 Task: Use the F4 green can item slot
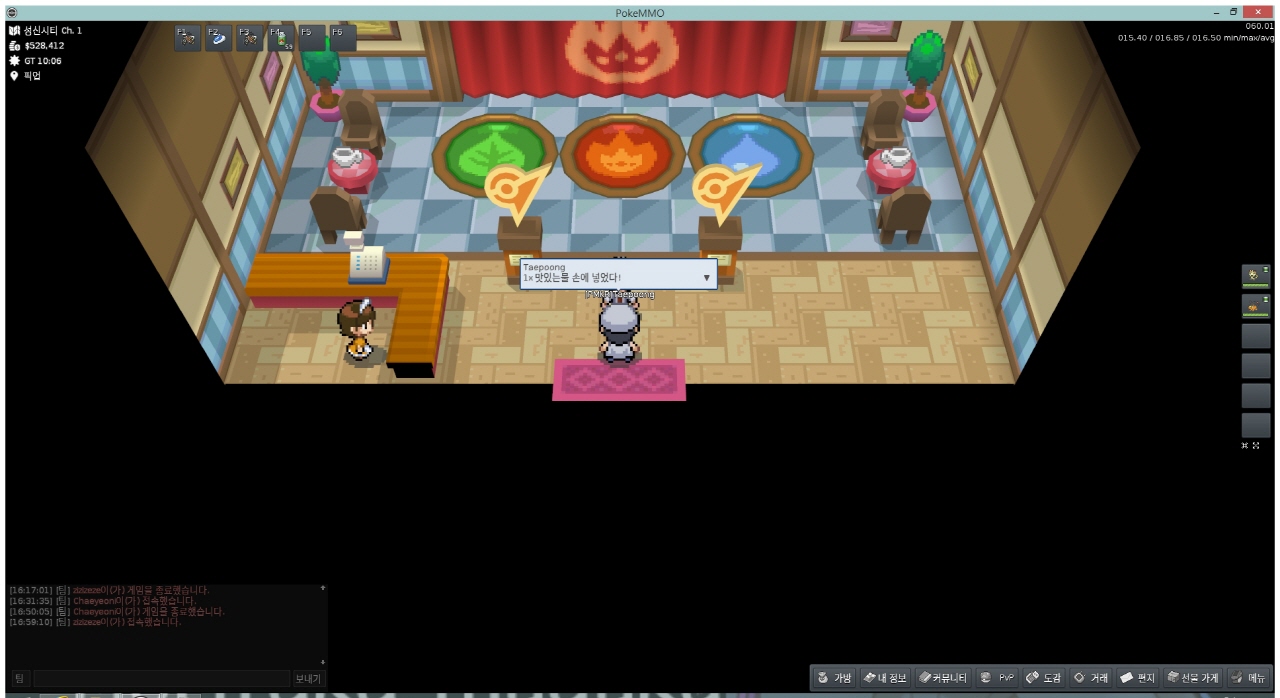[x=280, y=38]
